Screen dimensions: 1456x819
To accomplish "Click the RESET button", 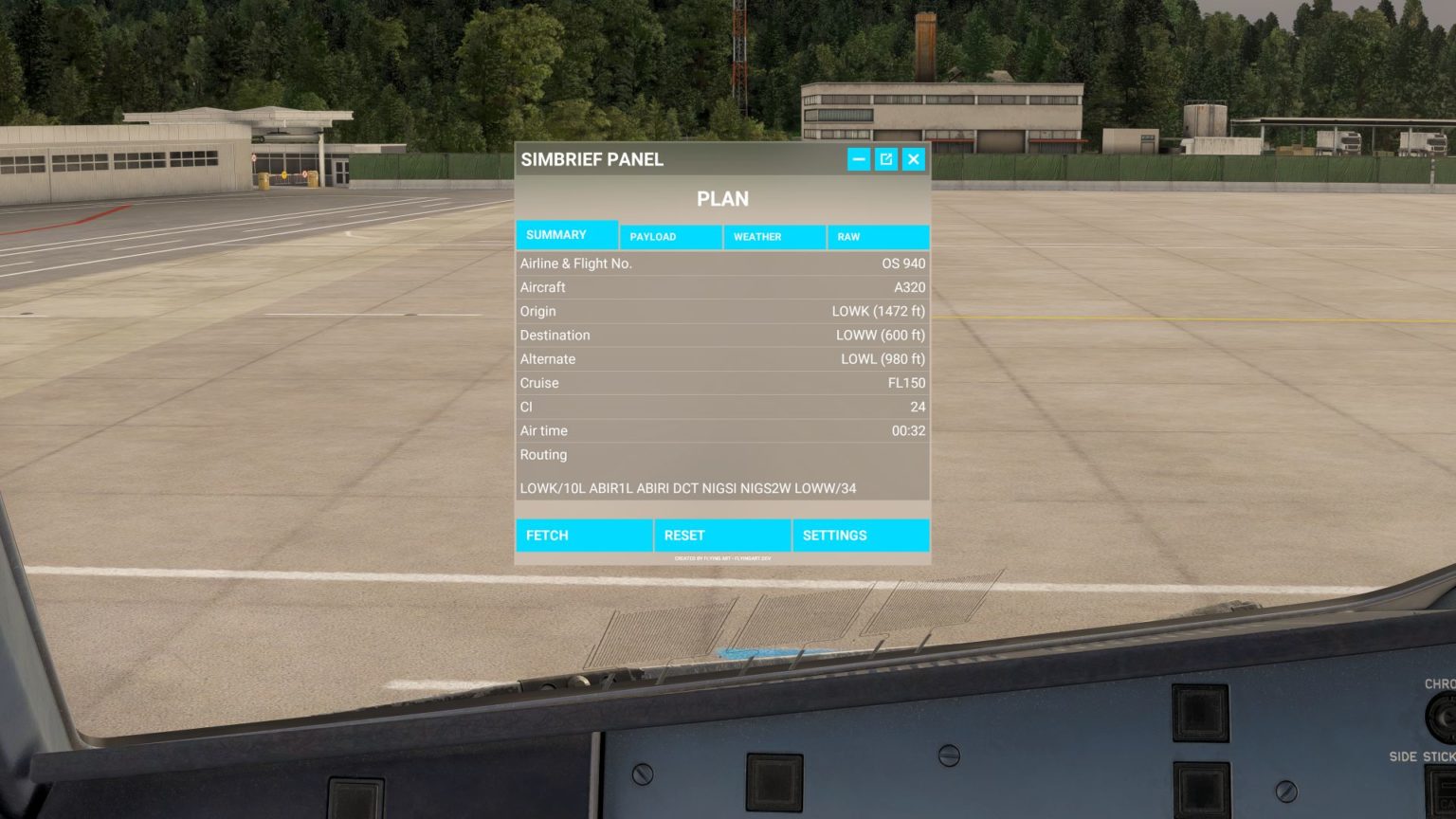I will point(722,535).
